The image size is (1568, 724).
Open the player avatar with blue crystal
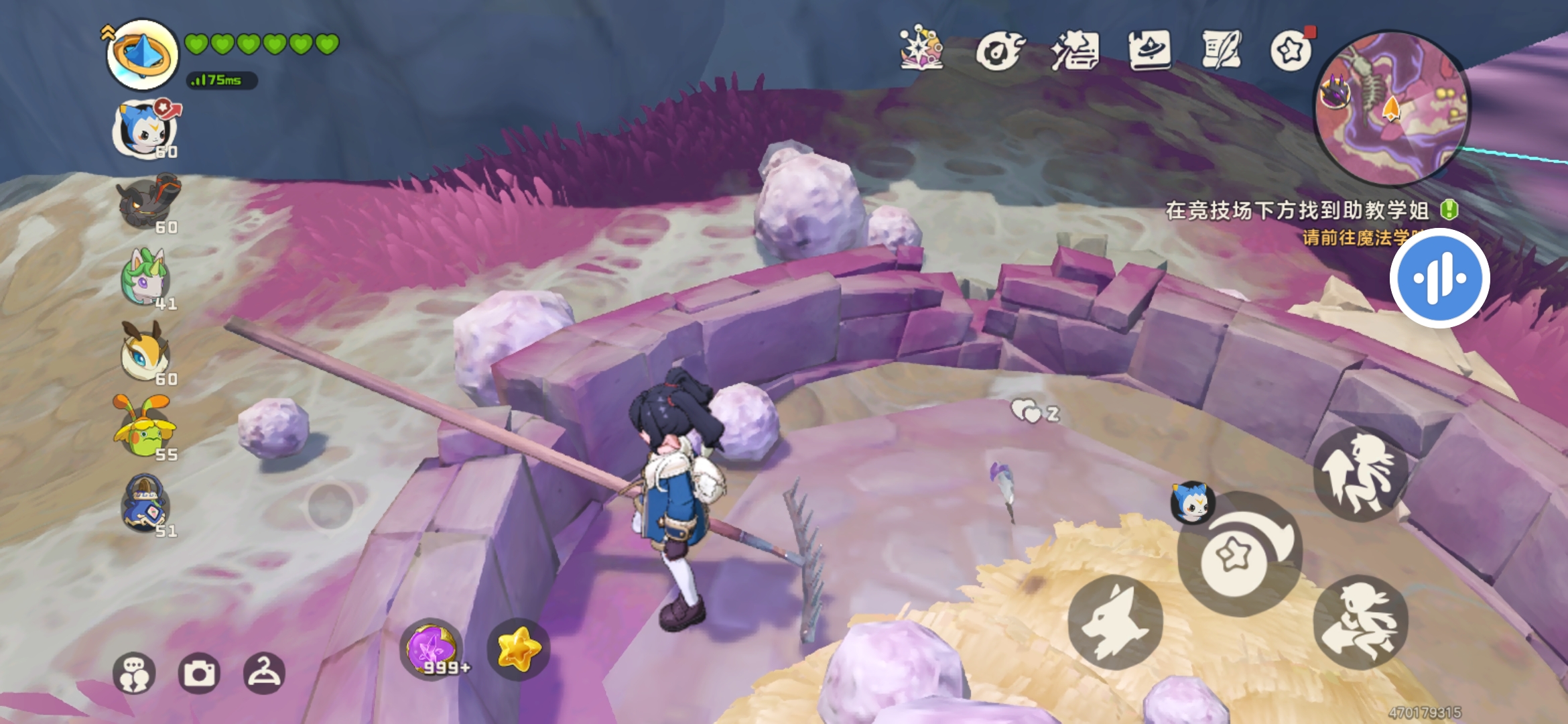click(142, 55)
